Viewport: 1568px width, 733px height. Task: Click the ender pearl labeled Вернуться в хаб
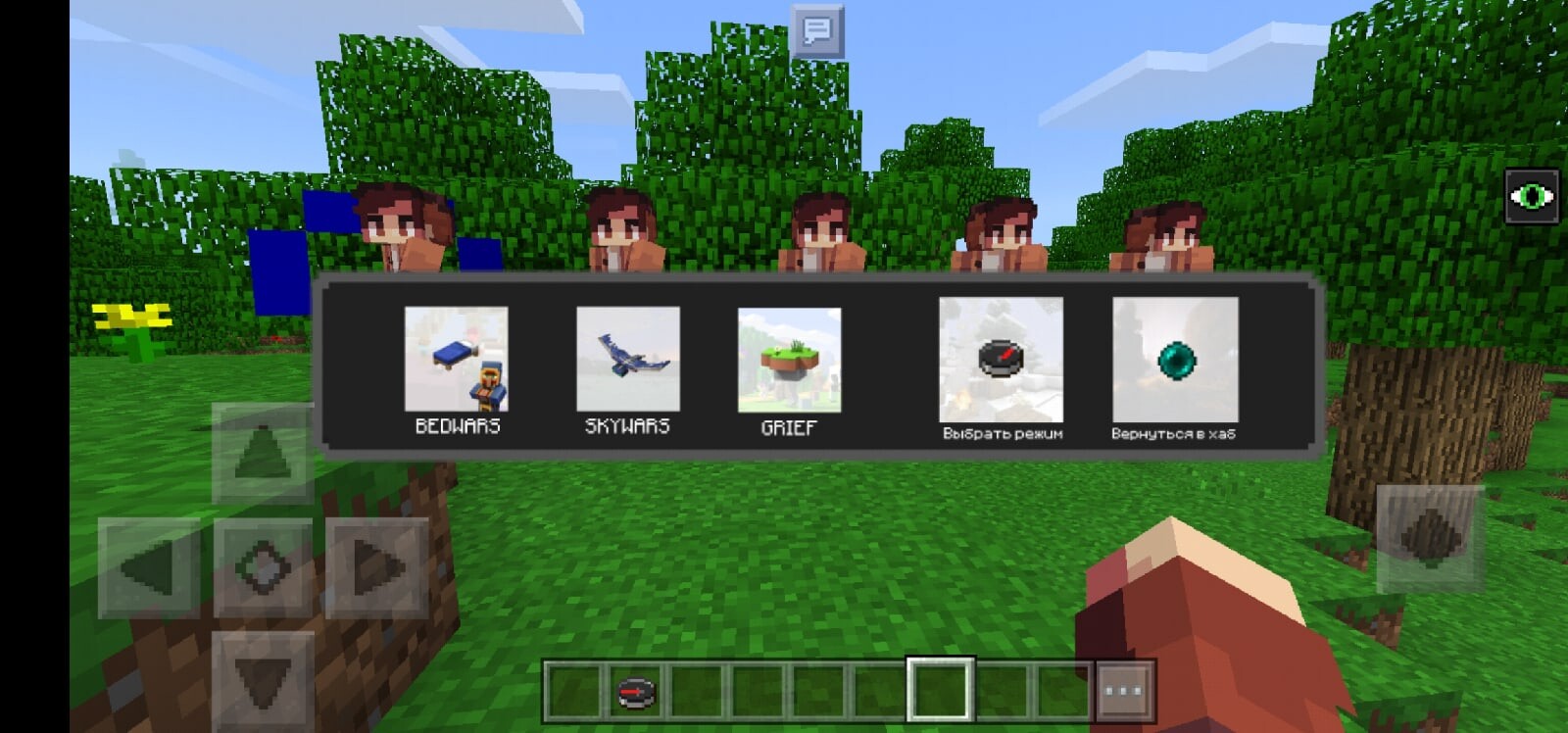(1174, 360)
